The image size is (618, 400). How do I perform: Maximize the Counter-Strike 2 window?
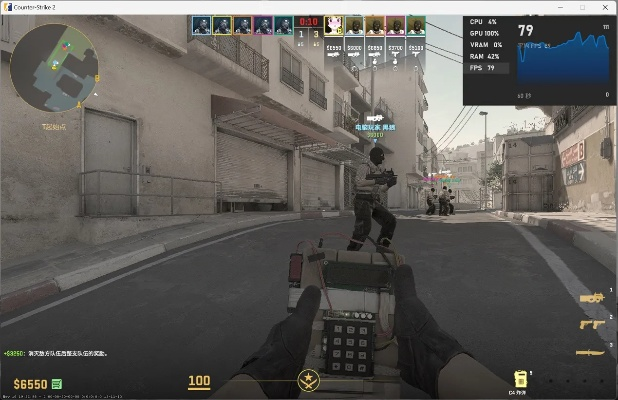(x=582, y=7)
